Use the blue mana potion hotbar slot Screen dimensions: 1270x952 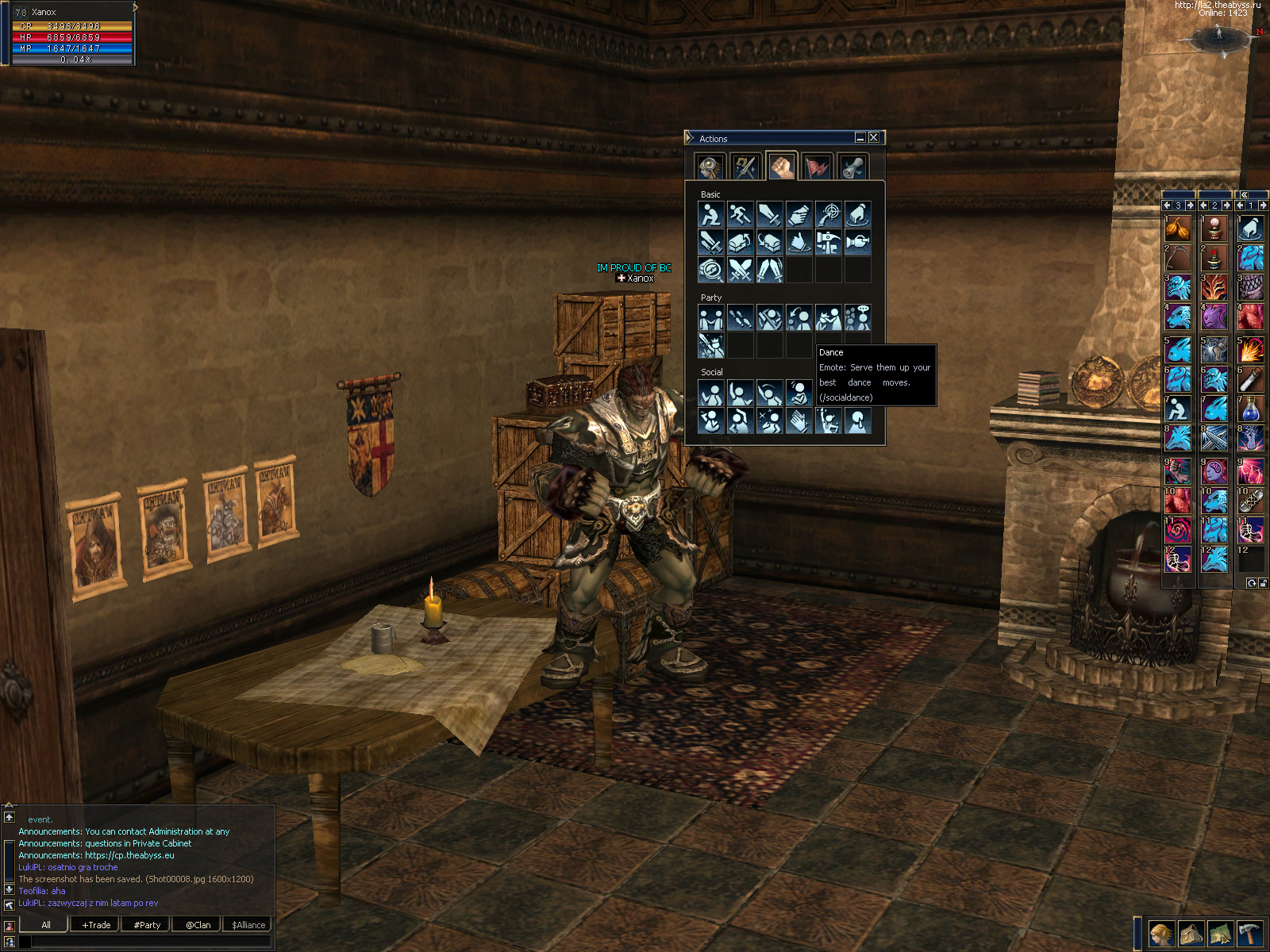coord(1250,409)
